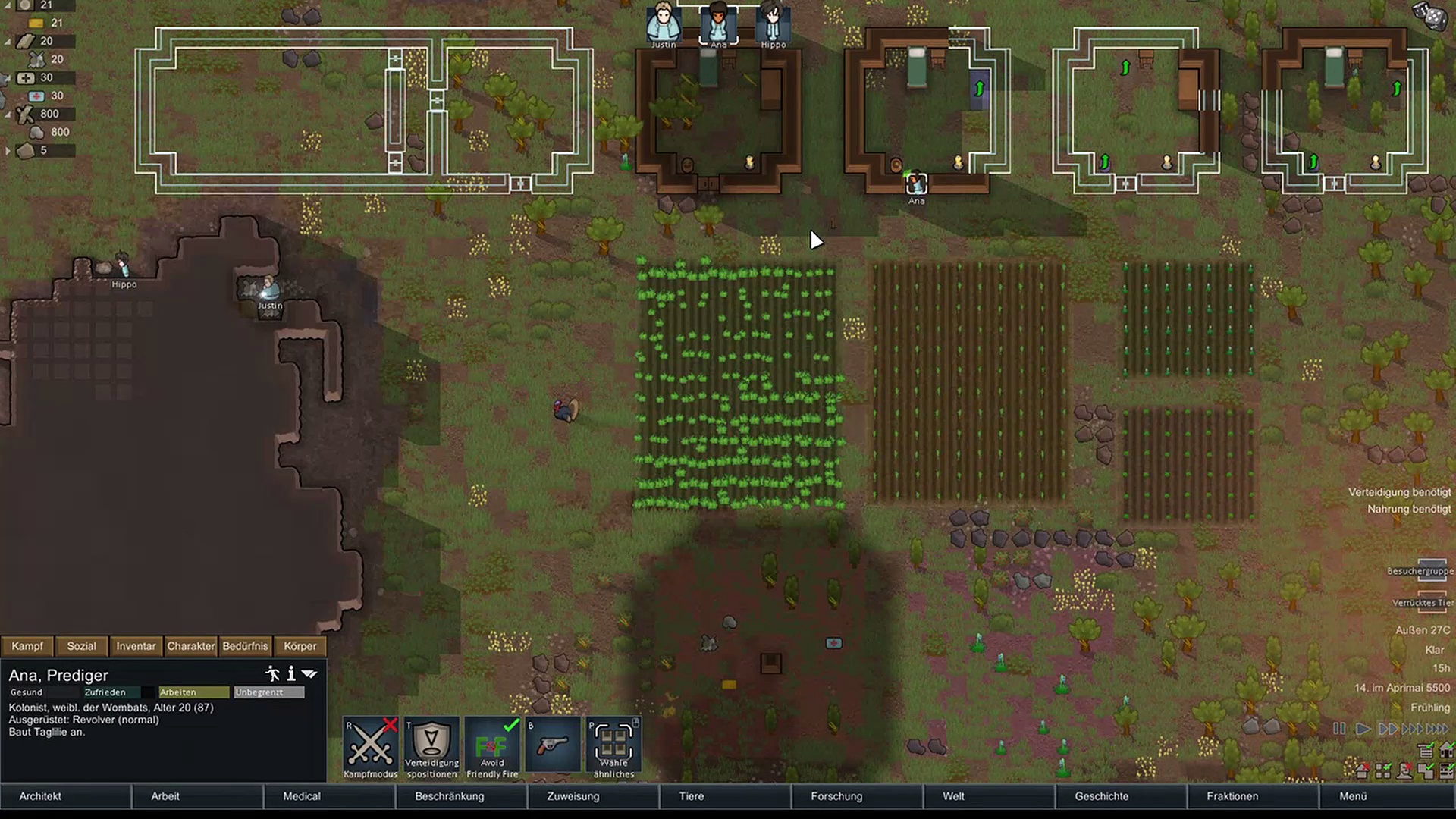The height and width of the screenshot is (819, 1456).
Task: Click the revolver weapon command icon
Action: pyautogui.click(x=553, y=745)
